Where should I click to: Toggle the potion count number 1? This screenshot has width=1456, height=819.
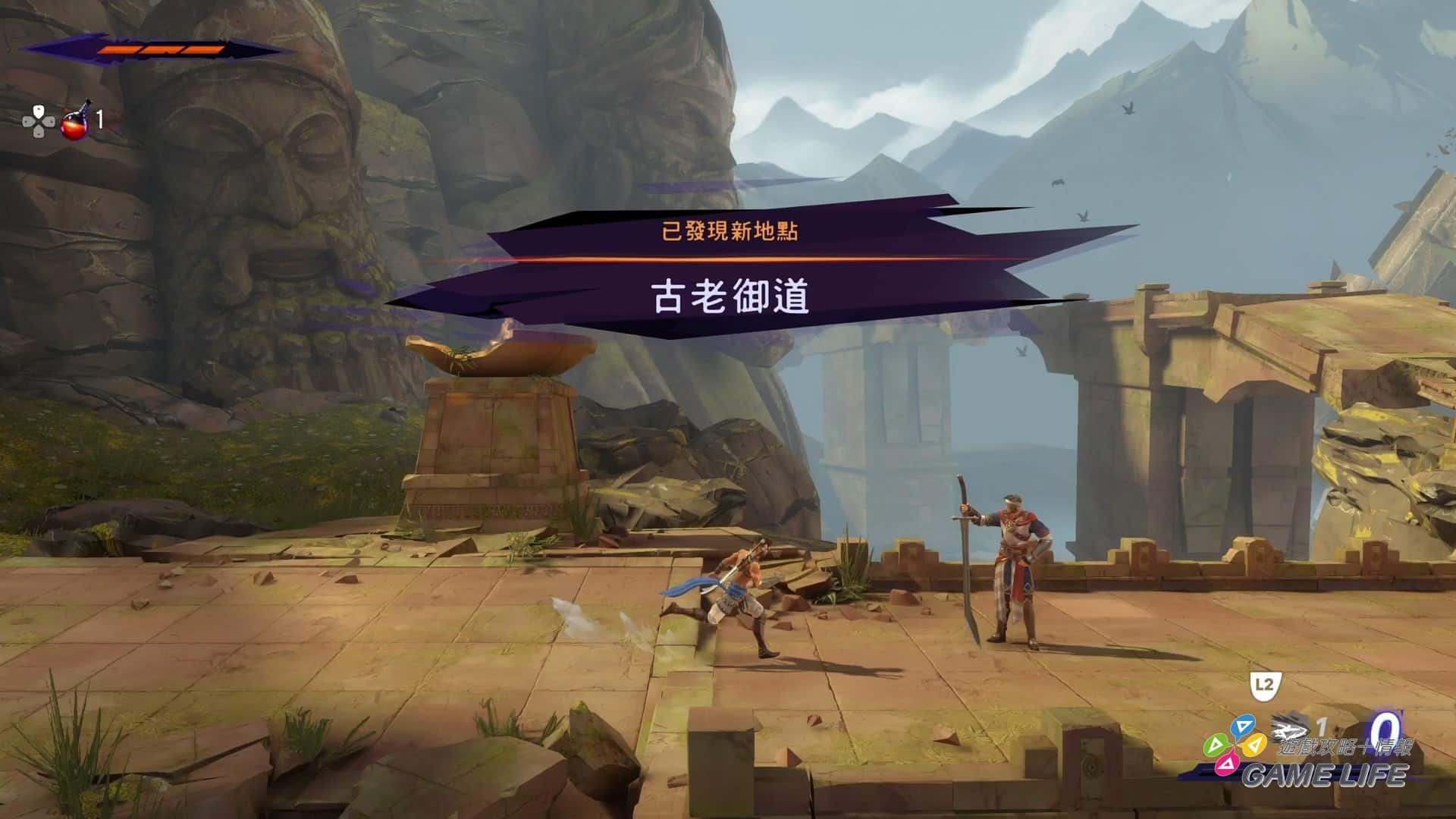pyautogui.click(x=99, y=120)
